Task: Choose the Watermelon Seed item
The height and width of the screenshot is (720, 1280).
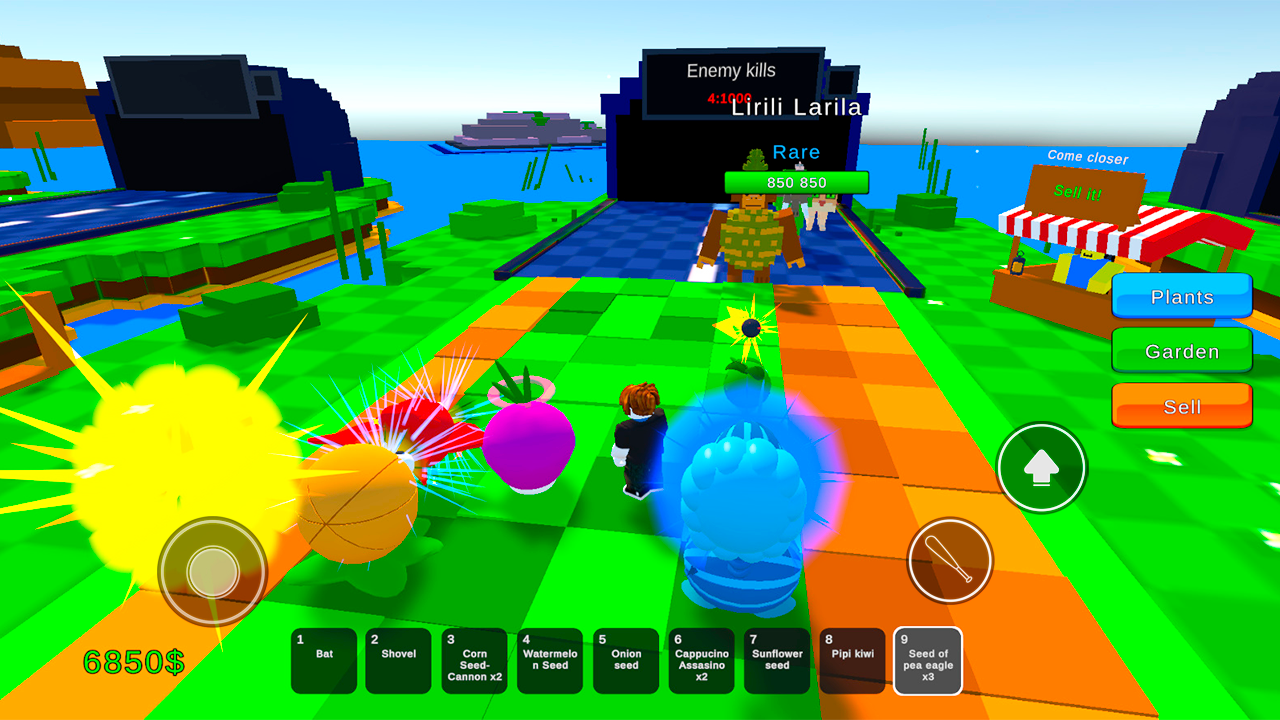Action: 550,661
